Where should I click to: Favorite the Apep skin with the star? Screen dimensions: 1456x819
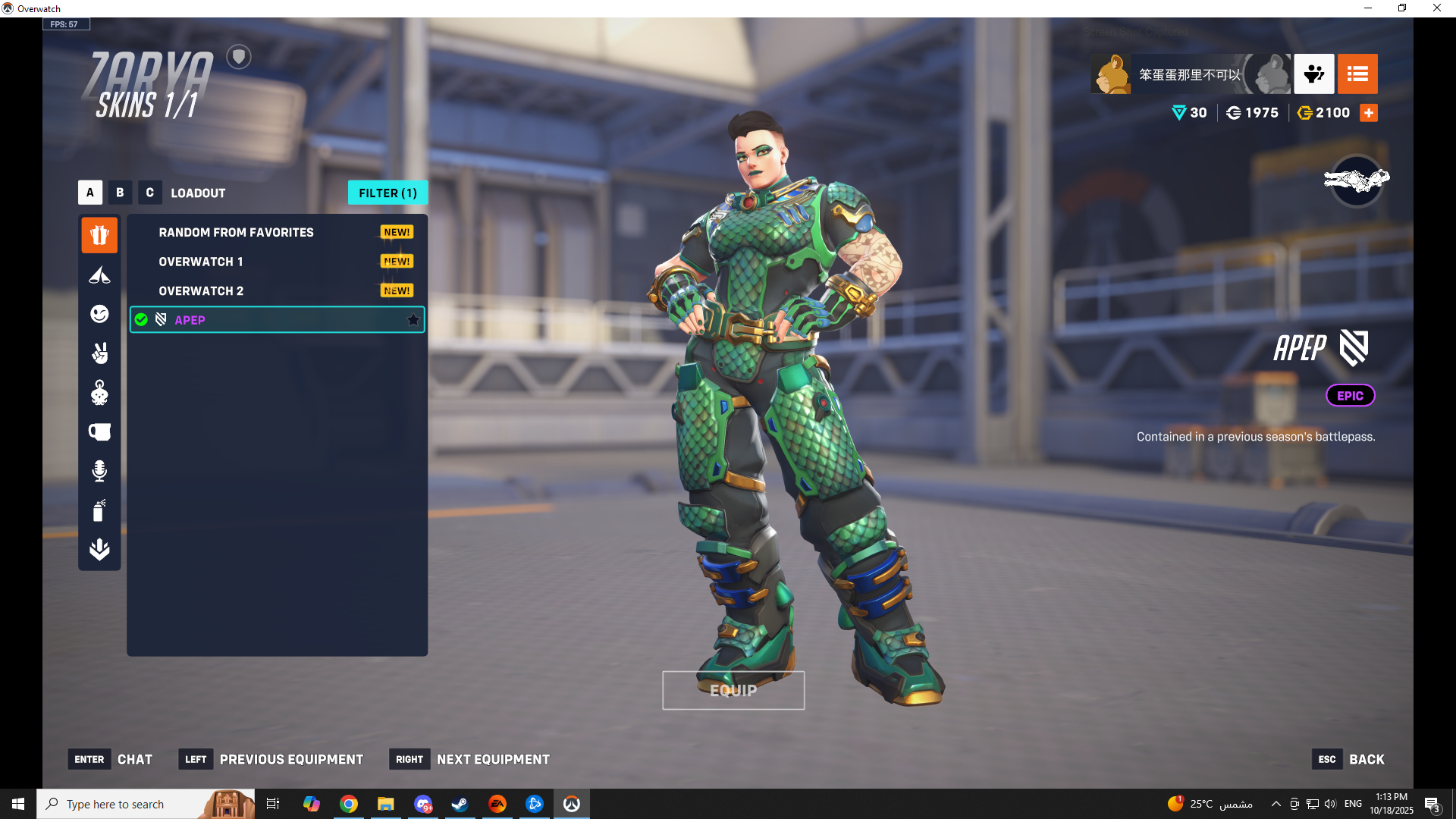point(413,320)
